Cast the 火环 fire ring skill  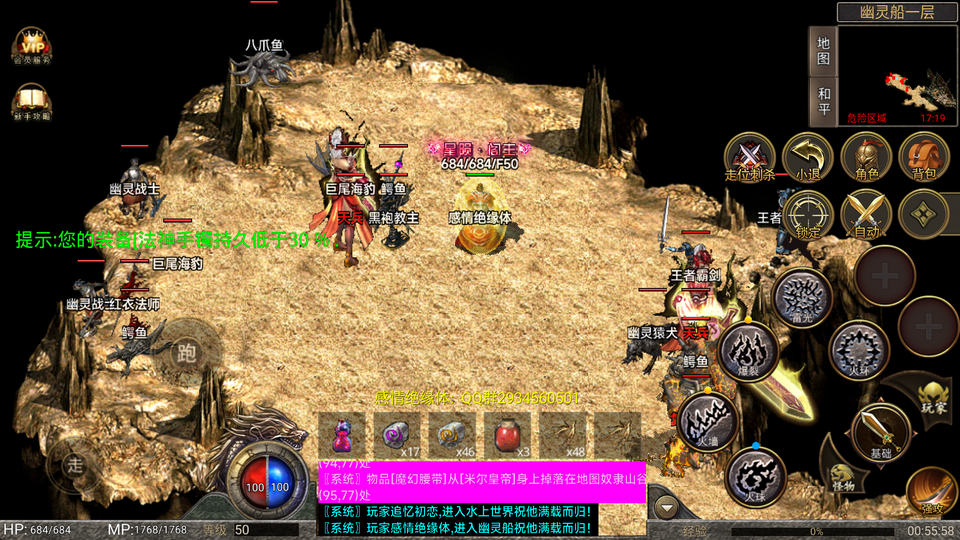[859, 351]
